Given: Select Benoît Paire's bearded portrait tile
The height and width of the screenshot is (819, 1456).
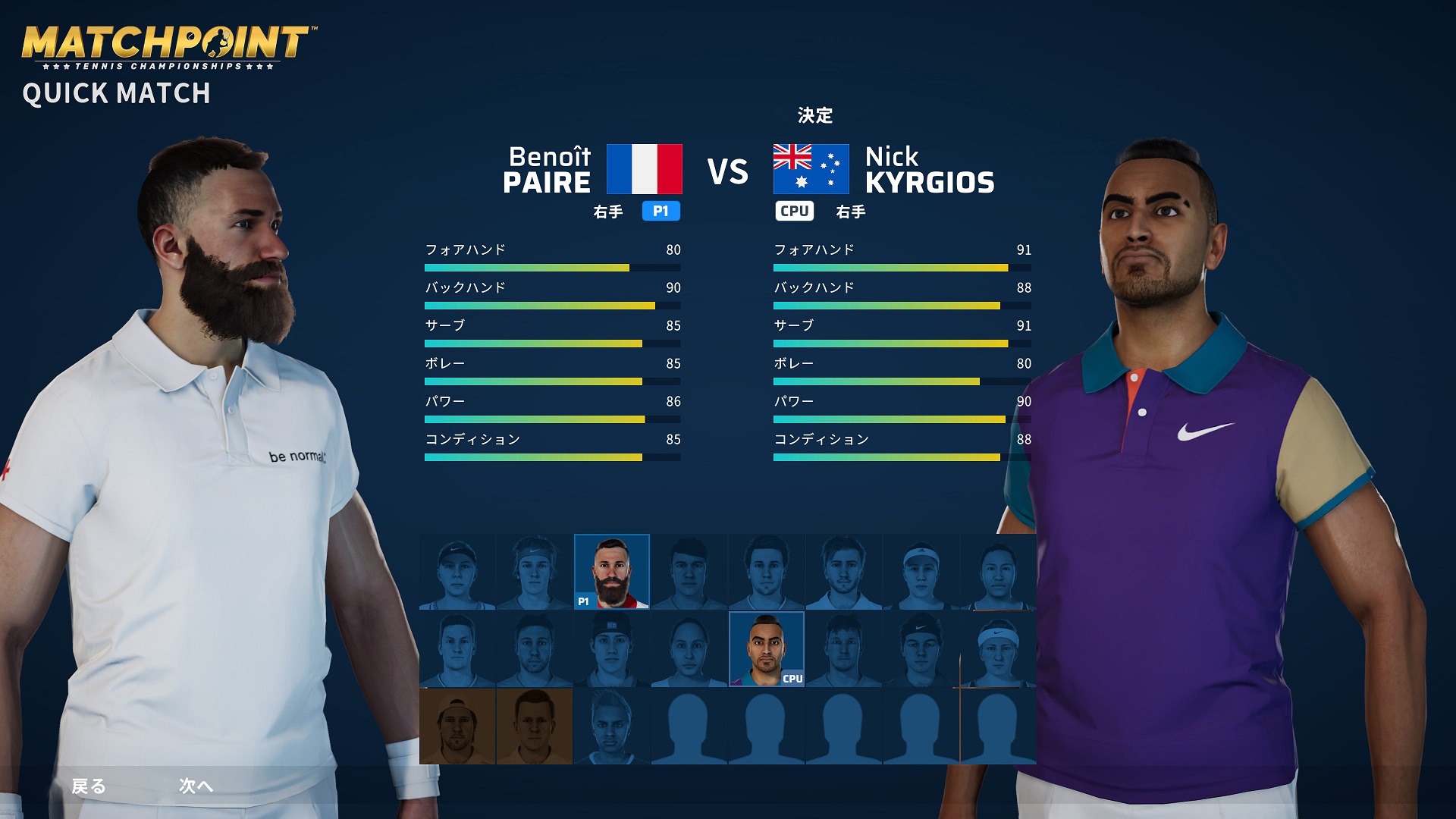Looking at the screenshot, I should click(612, 572).
